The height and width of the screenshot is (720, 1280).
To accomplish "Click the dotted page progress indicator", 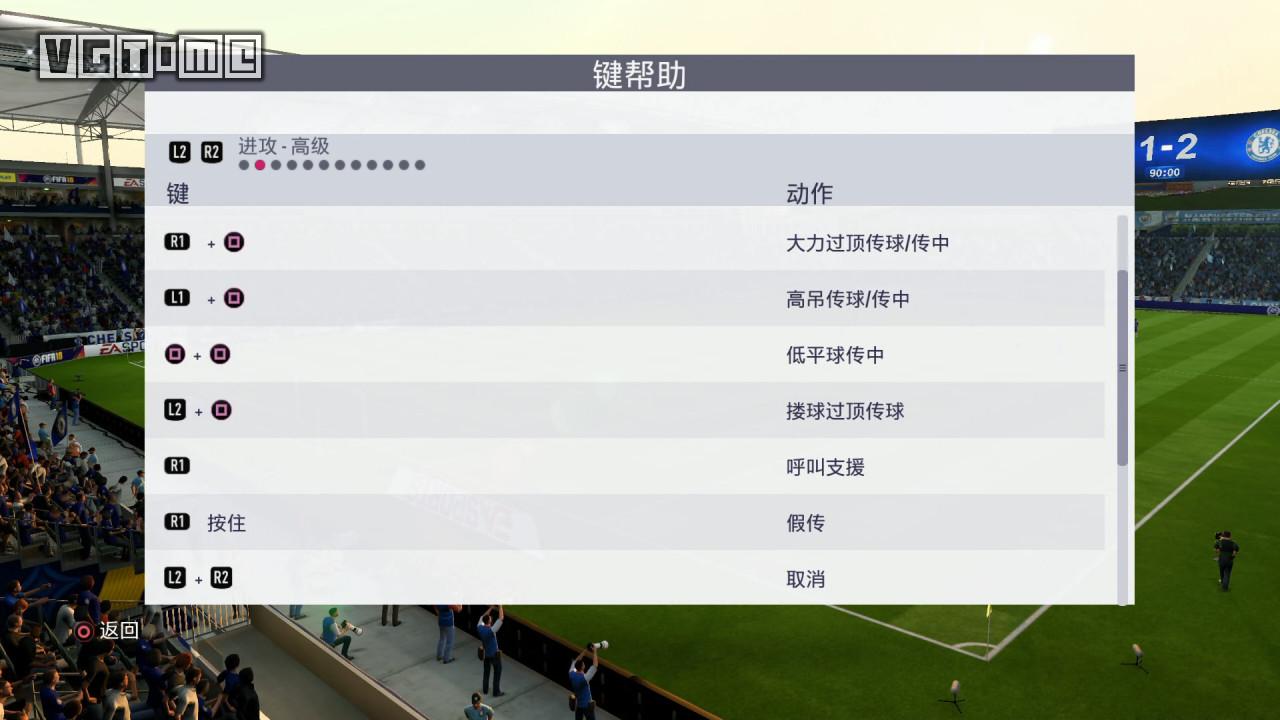I will pos(330,164).
